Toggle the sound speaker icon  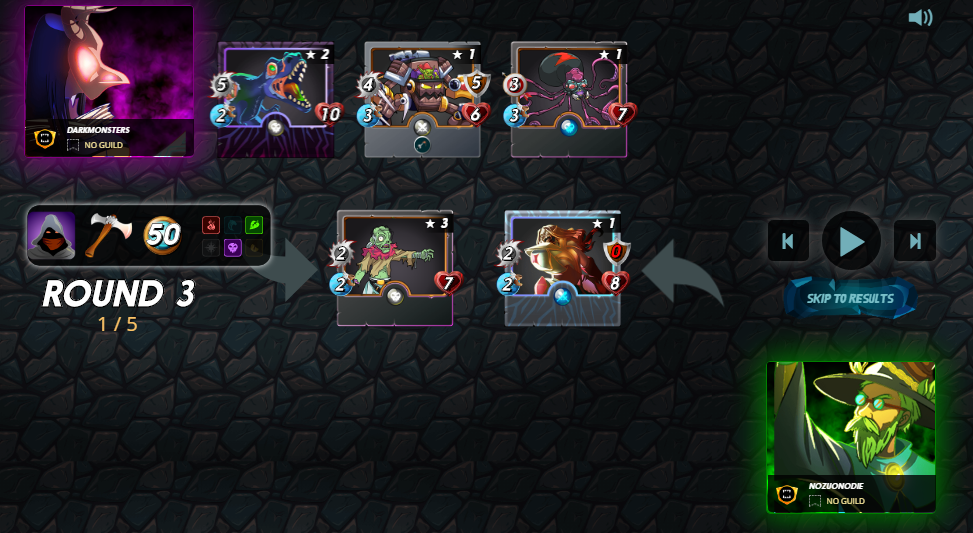coord(920,18)
